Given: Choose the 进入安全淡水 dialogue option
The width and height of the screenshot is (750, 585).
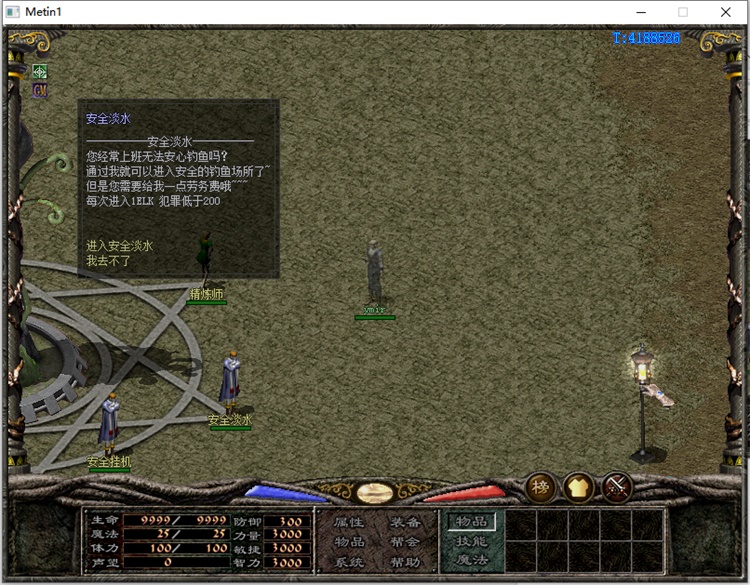Looking at the screenshot, I should coord(119,246).
